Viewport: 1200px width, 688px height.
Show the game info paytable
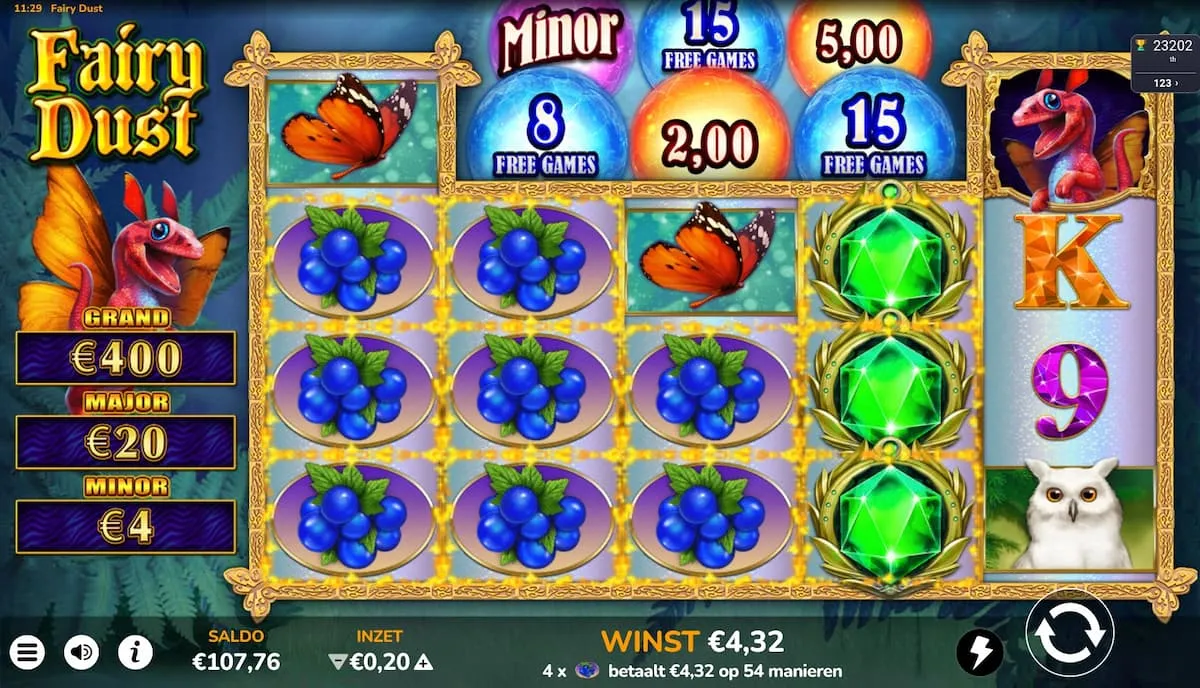pos(135,653)
